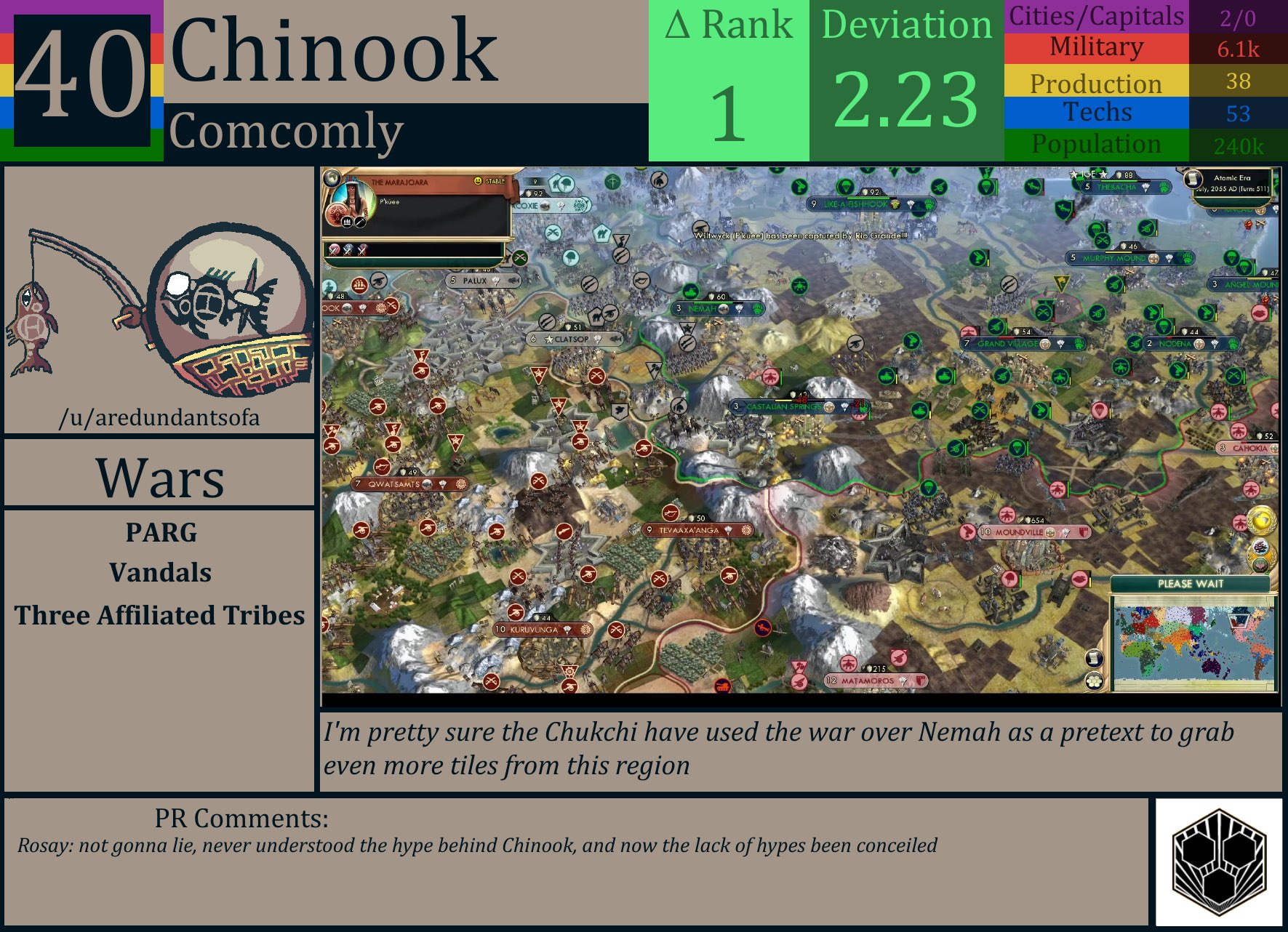
Task: Click the red helicopter unit icon near Moundville
Action: (1007, 515)
